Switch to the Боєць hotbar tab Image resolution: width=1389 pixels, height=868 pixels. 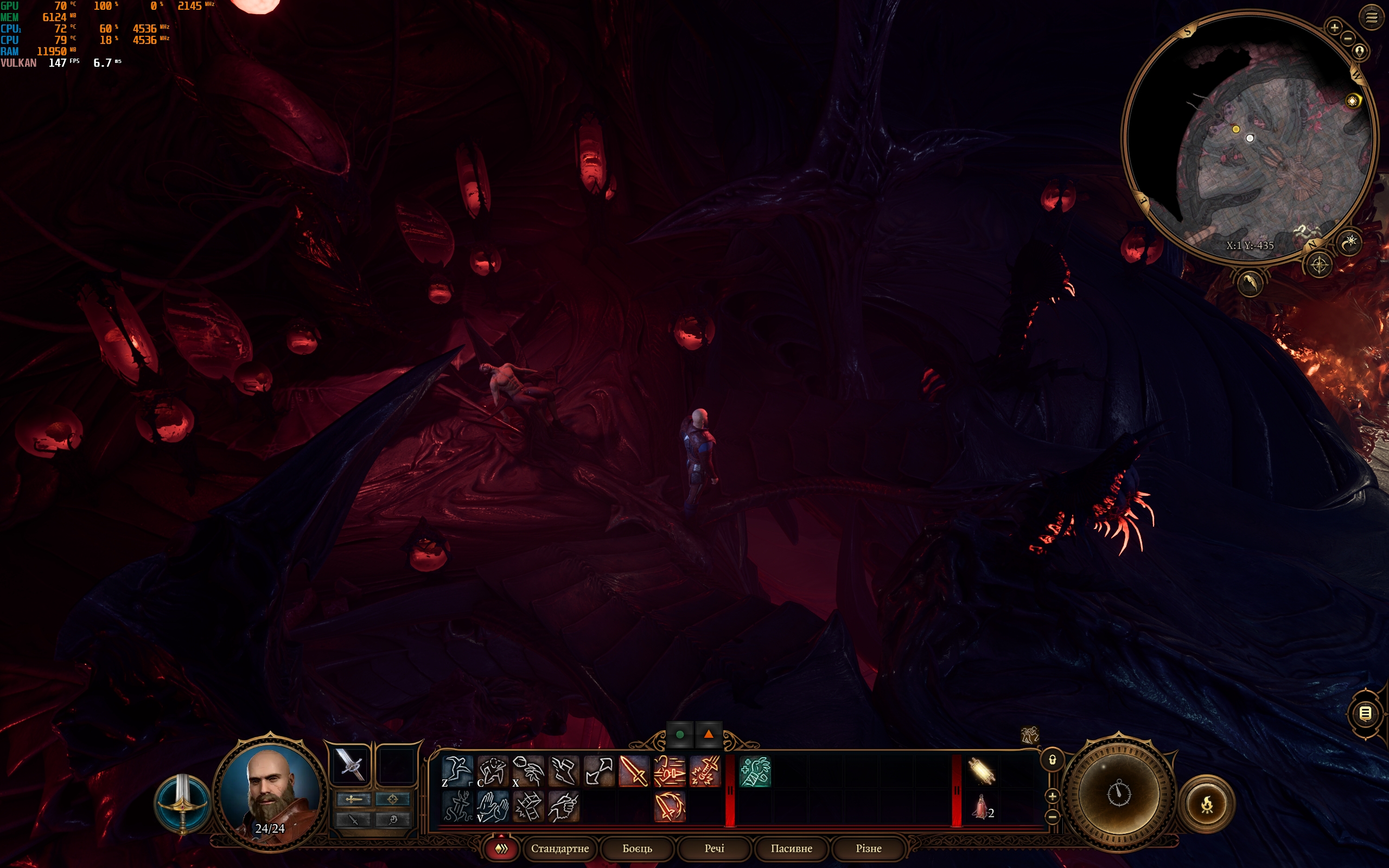click(637, 848)
